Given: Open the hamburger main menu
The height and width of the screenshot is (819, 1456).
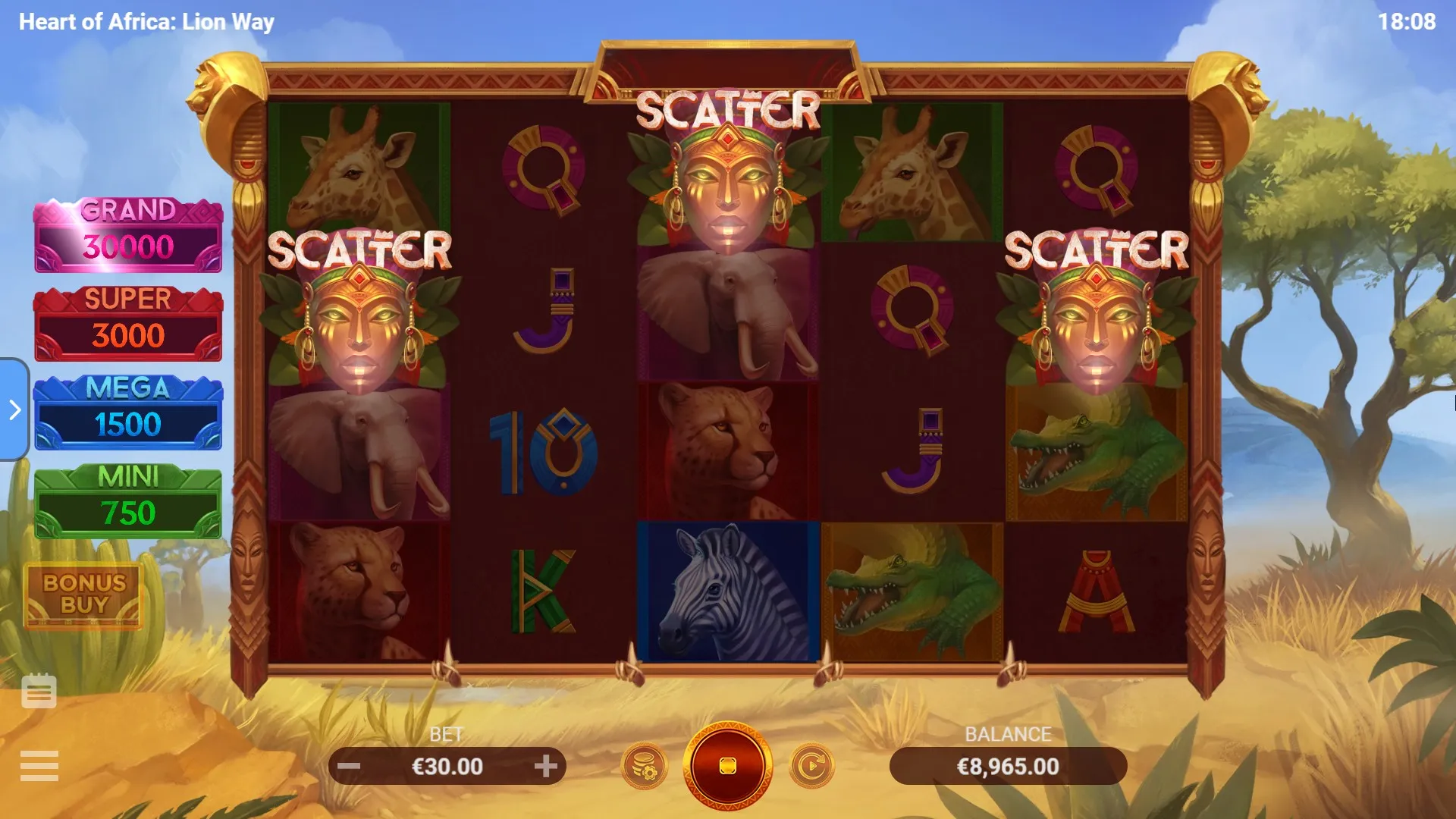Looking at the screenshot, I should pos(39,766).
